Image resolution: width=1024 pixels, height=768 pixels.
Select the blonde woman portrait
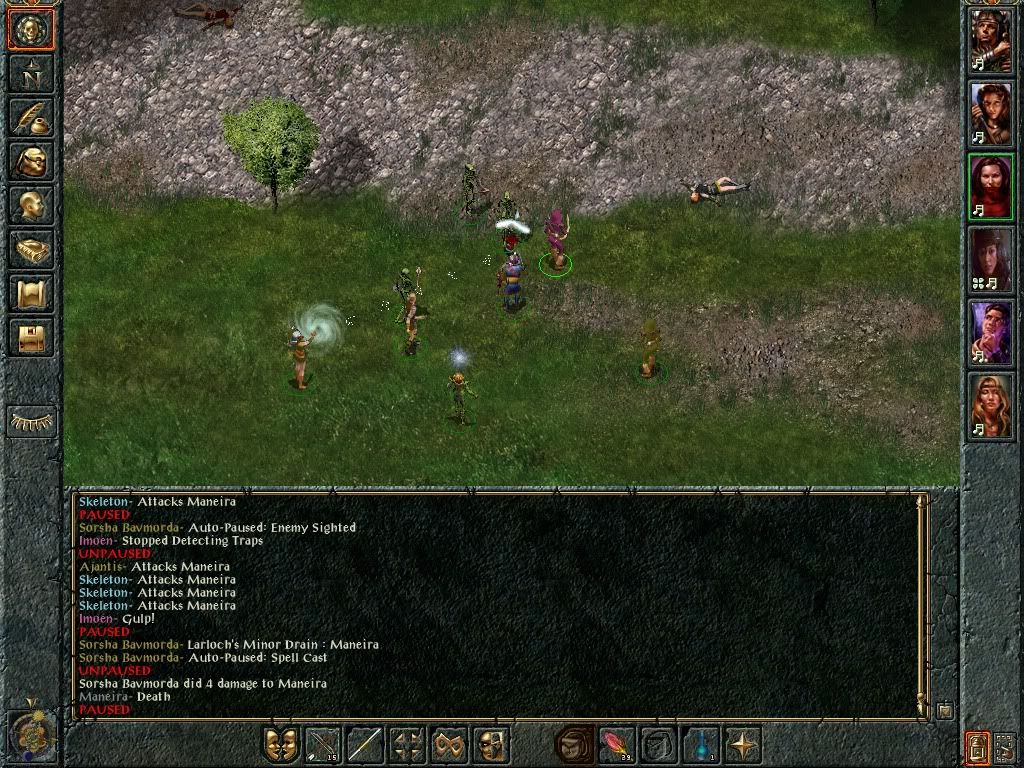[x=990, y=405]
